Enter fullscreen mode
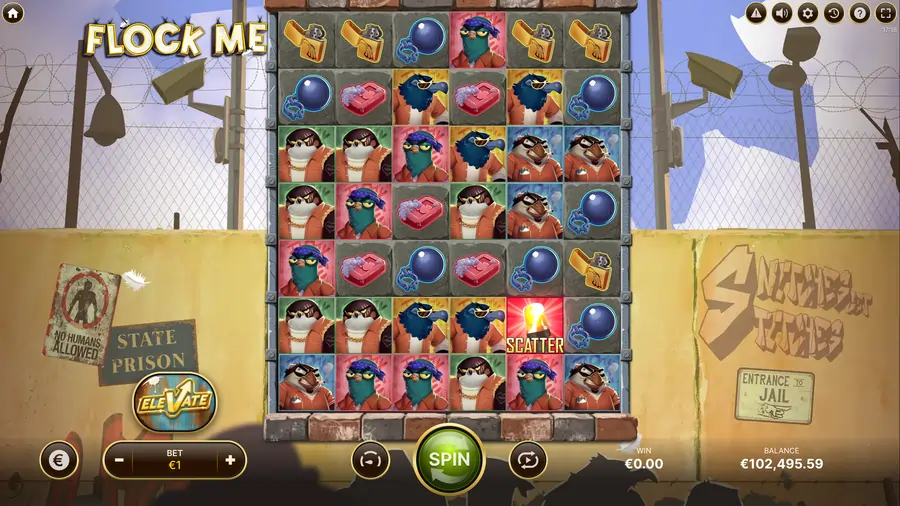The width and height of the screenshot is (900, 506). tap(885, 13)
